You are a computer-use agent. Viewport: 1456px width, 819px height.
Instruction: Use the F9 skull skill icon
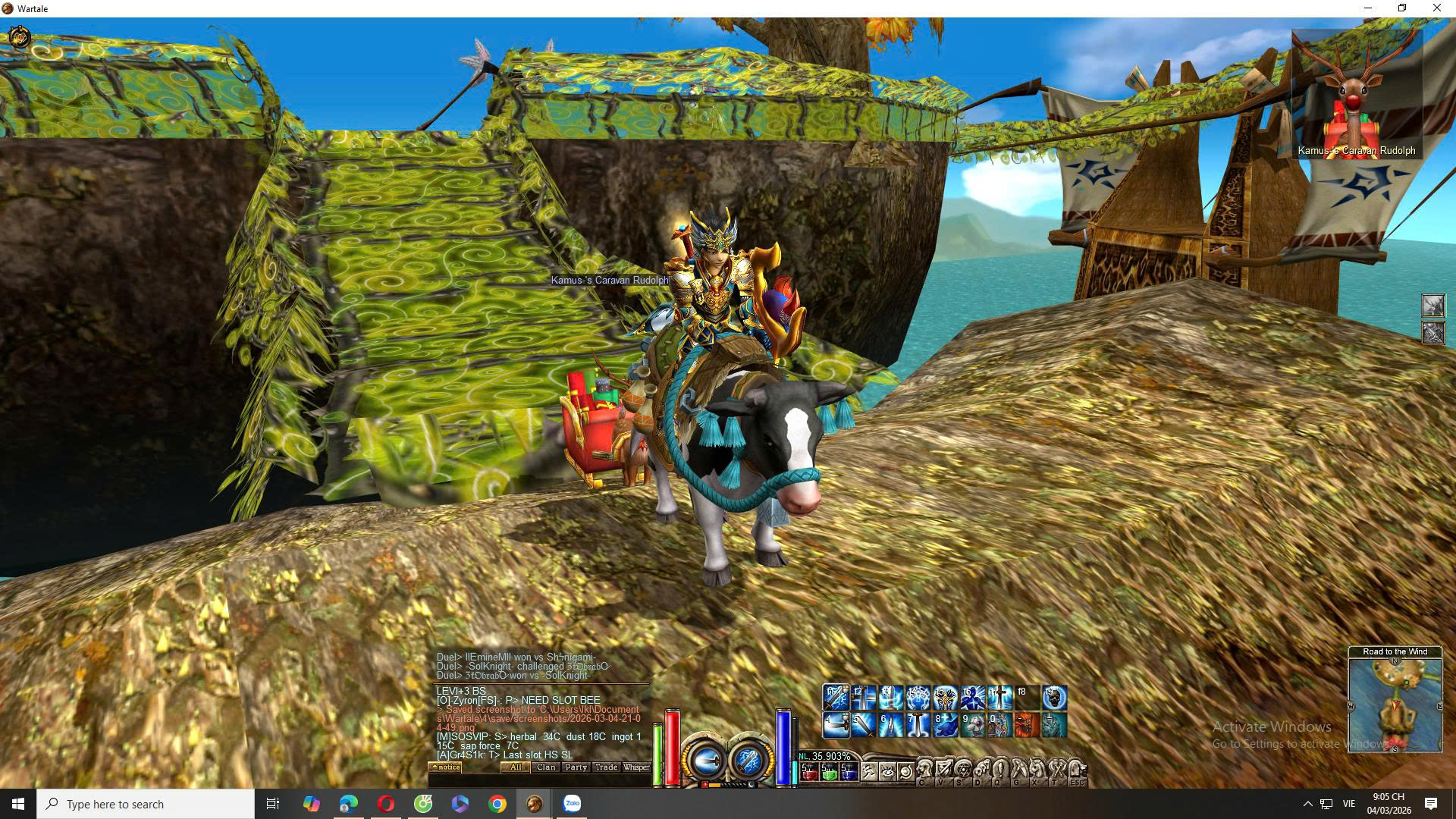coord(1055,698)
